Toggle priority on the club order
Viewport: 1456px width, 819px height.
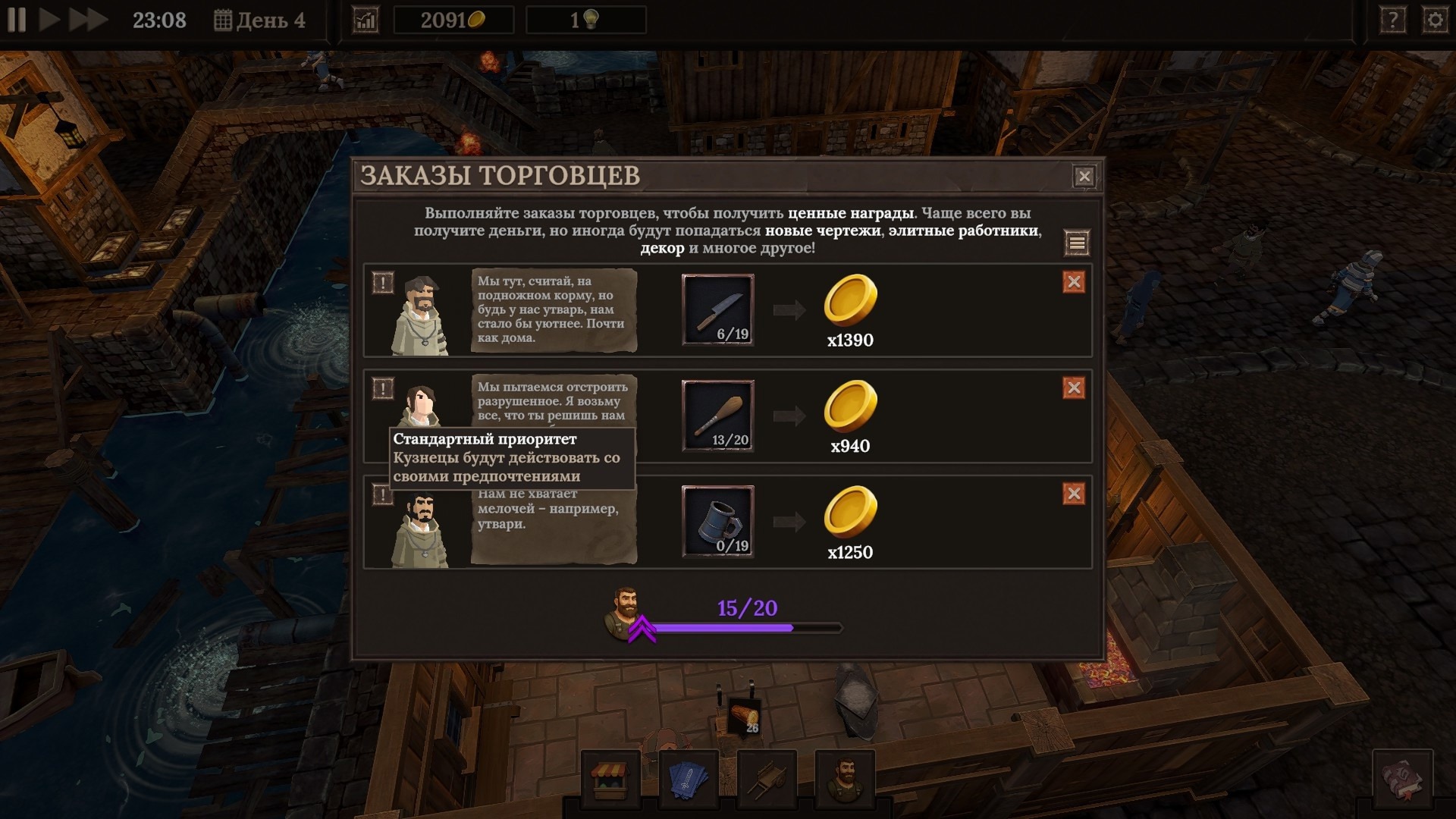click(383, 389)
